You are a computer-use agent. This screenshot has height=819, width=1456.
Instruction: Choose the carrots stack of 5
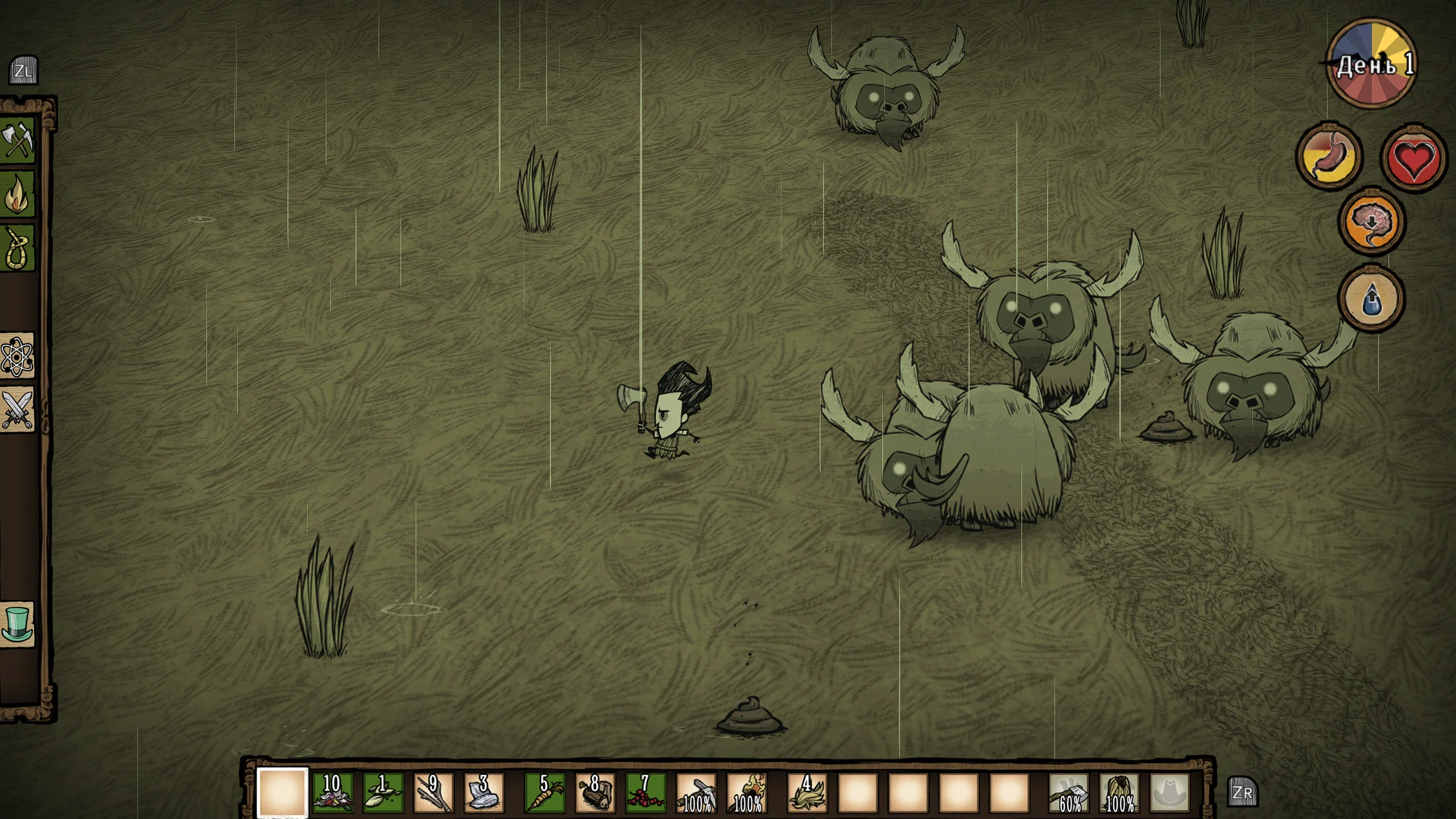[544, 792]
